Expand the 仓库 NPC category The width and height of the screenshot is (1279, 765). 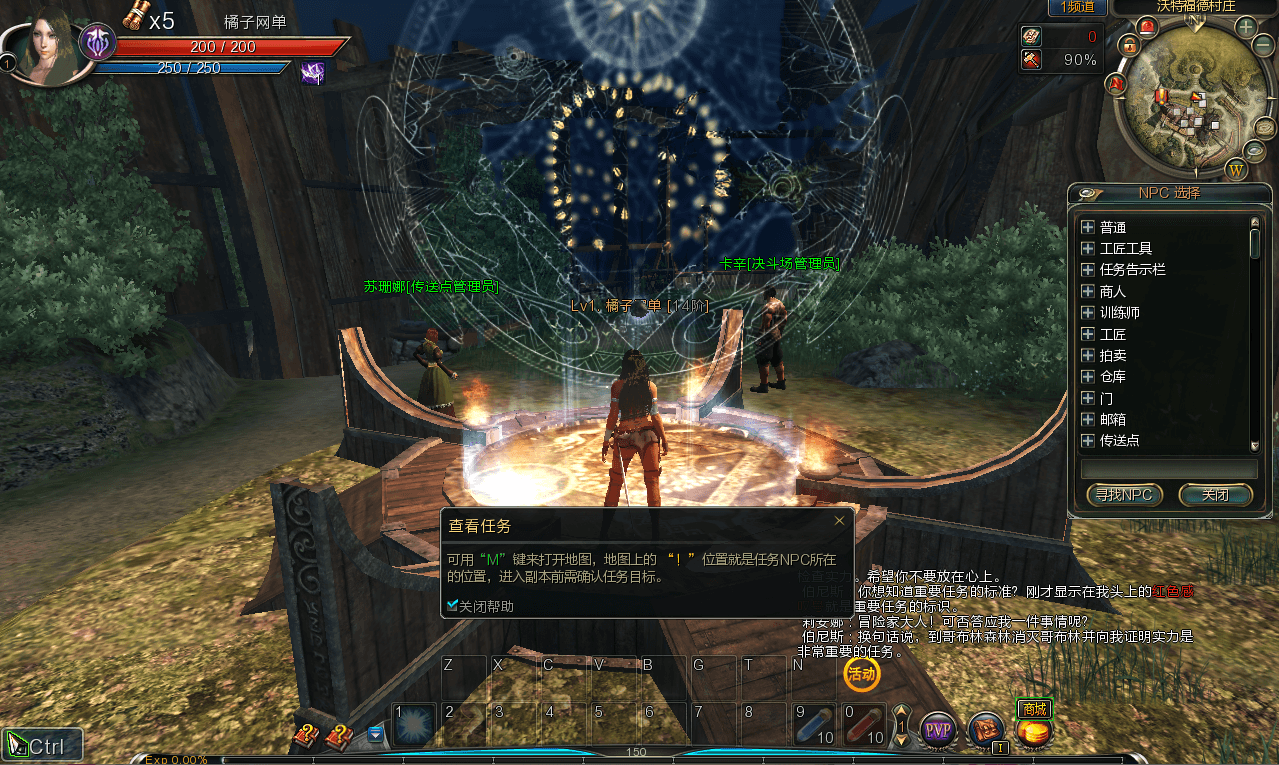click(1087, 377)
